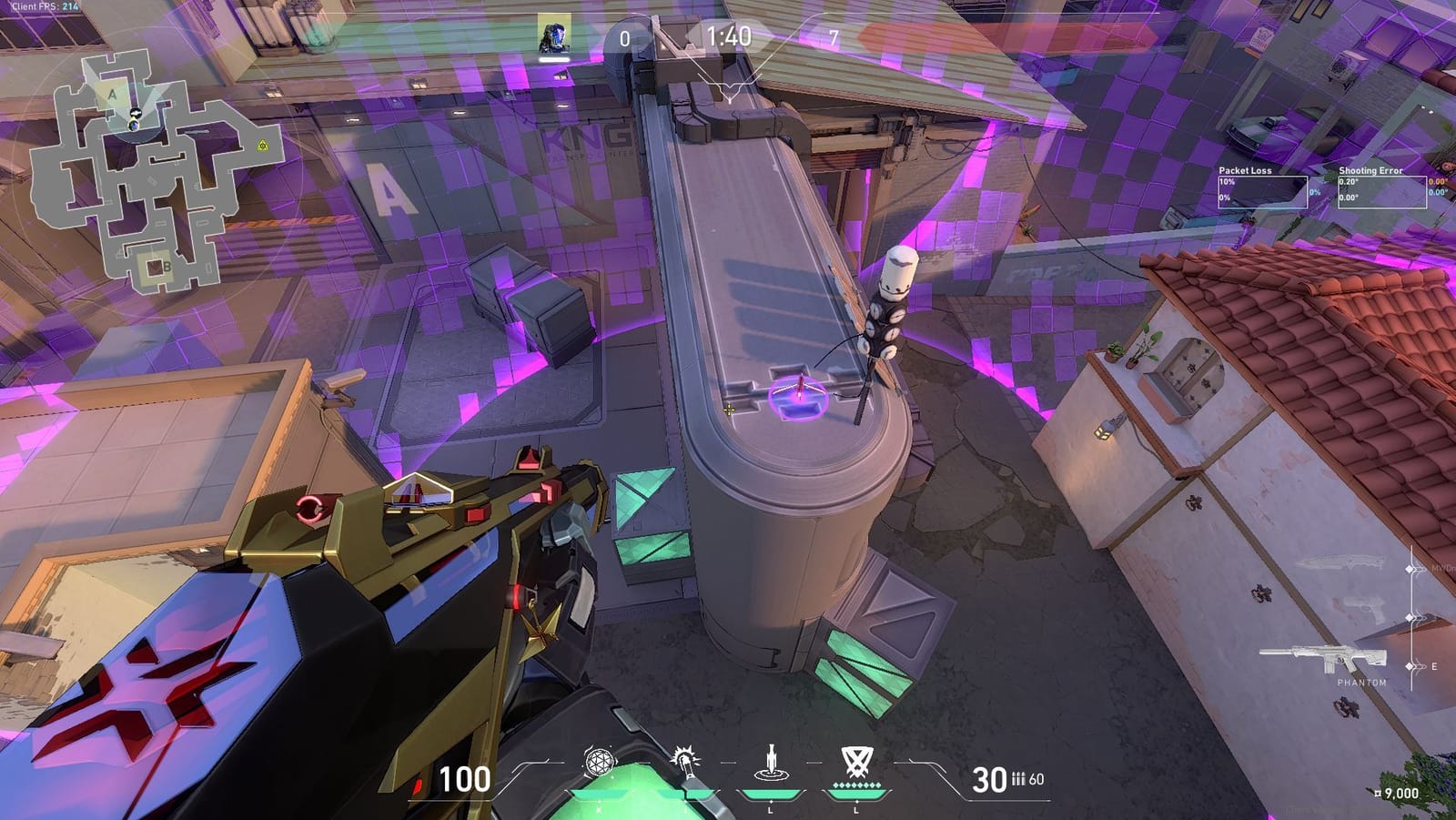The image size is (1456, 820).
Task: Select the A site label on the minimap
Action: tap(112, 94)
